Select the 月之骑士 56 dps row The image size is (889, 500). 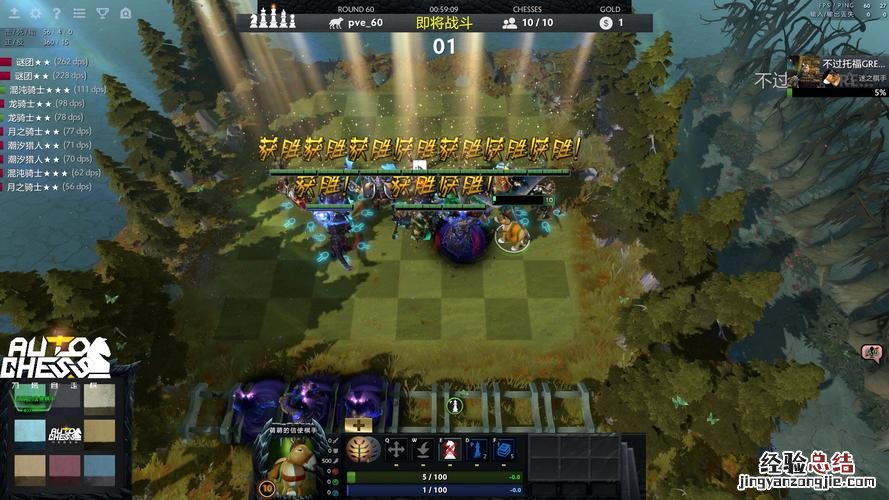pyautogui.click(x=48, y=187)
